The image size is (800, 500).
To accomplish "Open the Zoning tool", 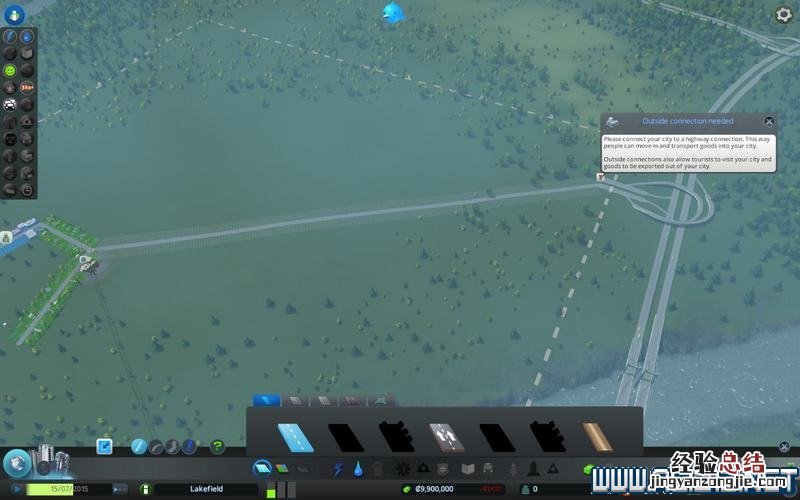I will click(282, 468).
